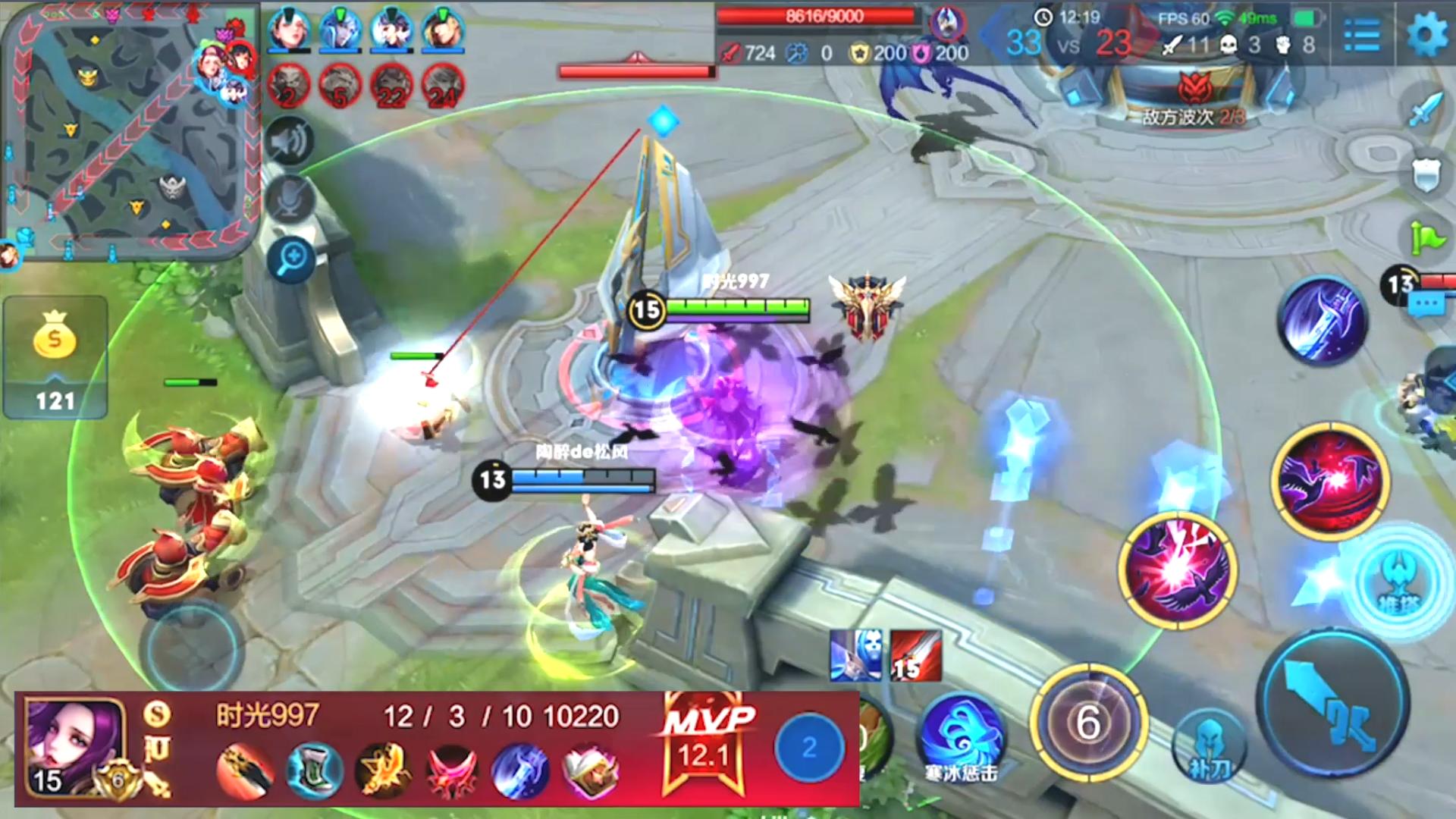
Task: Cast the crow burst second skill
Action: (x=1178, y=570)
